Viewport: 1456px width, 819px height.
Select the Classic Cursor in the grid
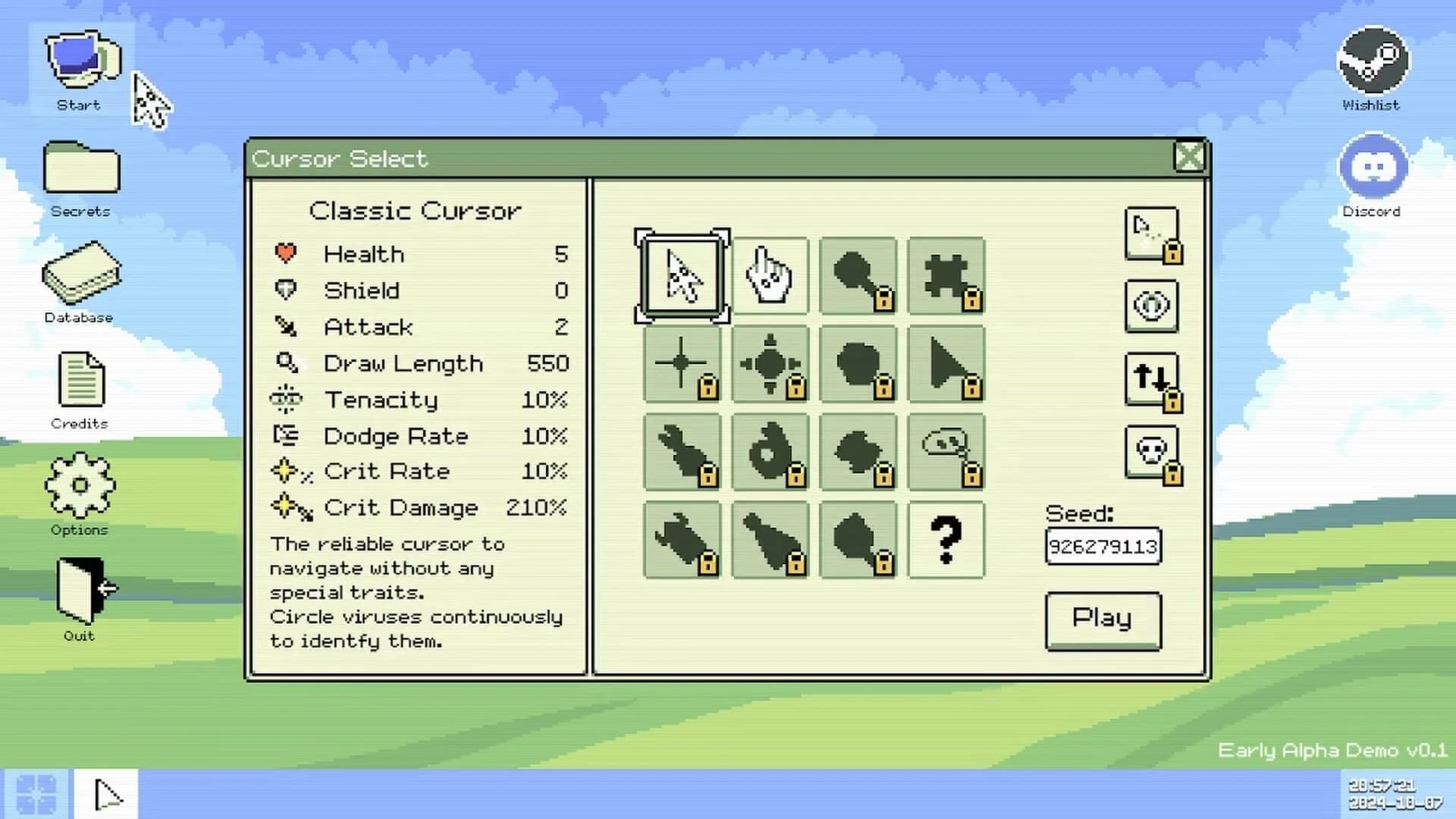point(680,276)
